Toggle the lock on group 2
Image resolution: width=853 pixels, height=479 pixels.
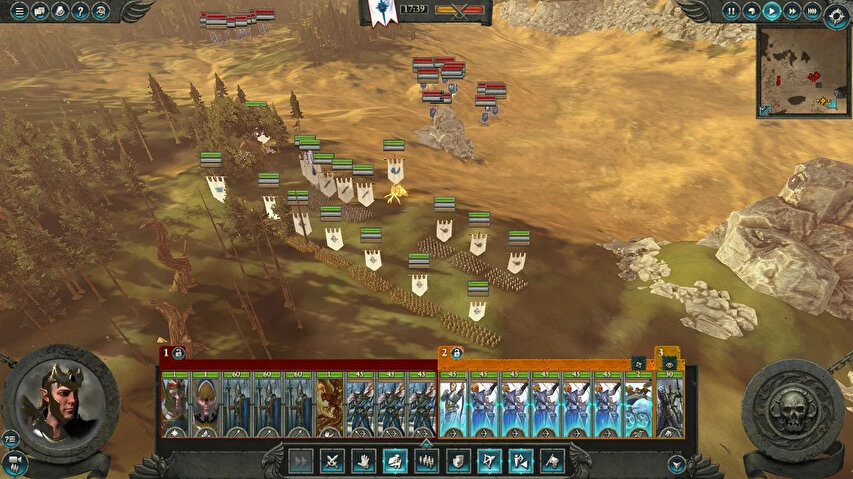point(455,353)
